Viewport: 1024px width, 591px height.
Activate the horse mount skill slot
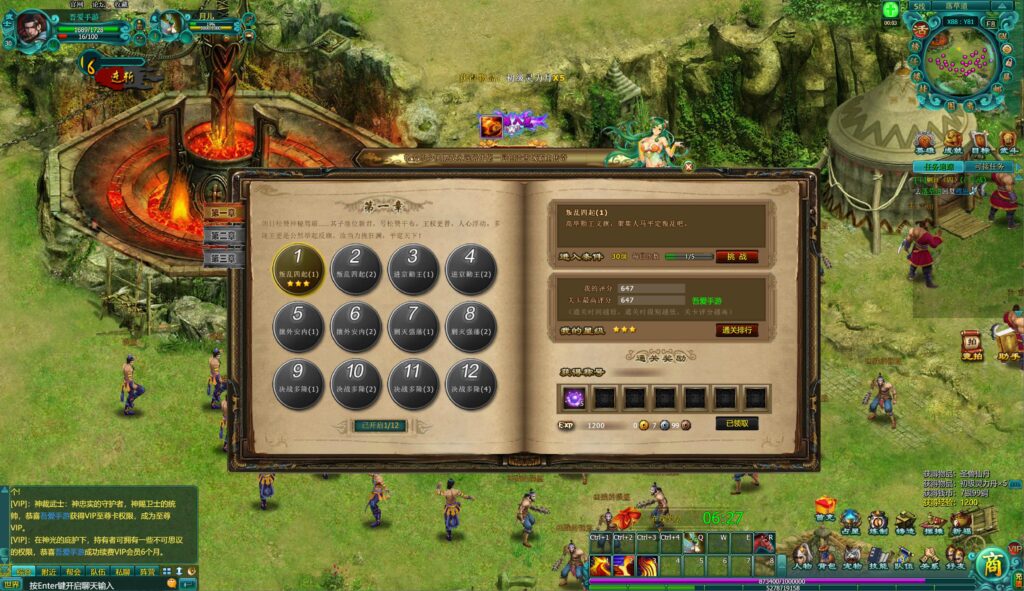[x=764, y=543]
